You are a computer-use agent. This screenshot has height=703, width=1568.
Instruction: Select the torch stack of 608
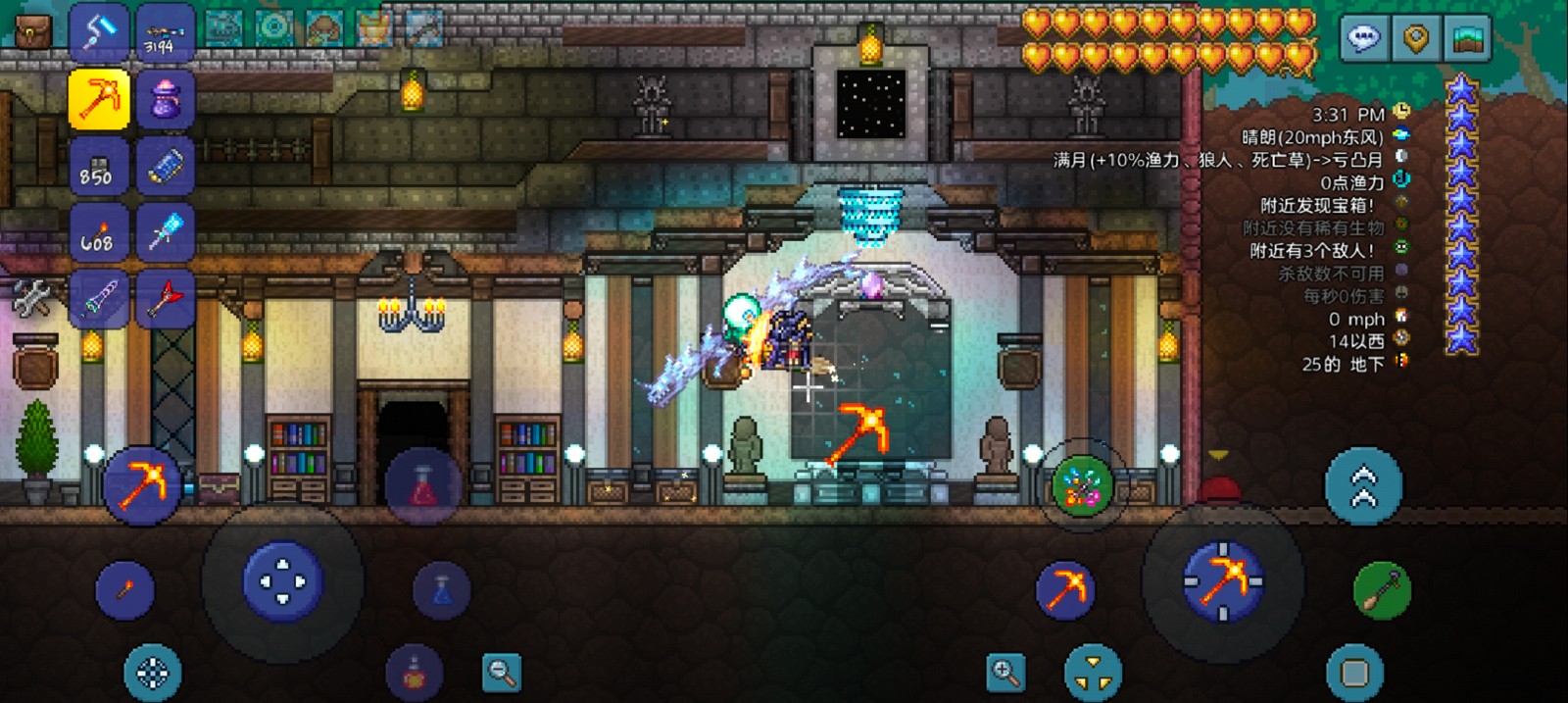coord(99,231)
